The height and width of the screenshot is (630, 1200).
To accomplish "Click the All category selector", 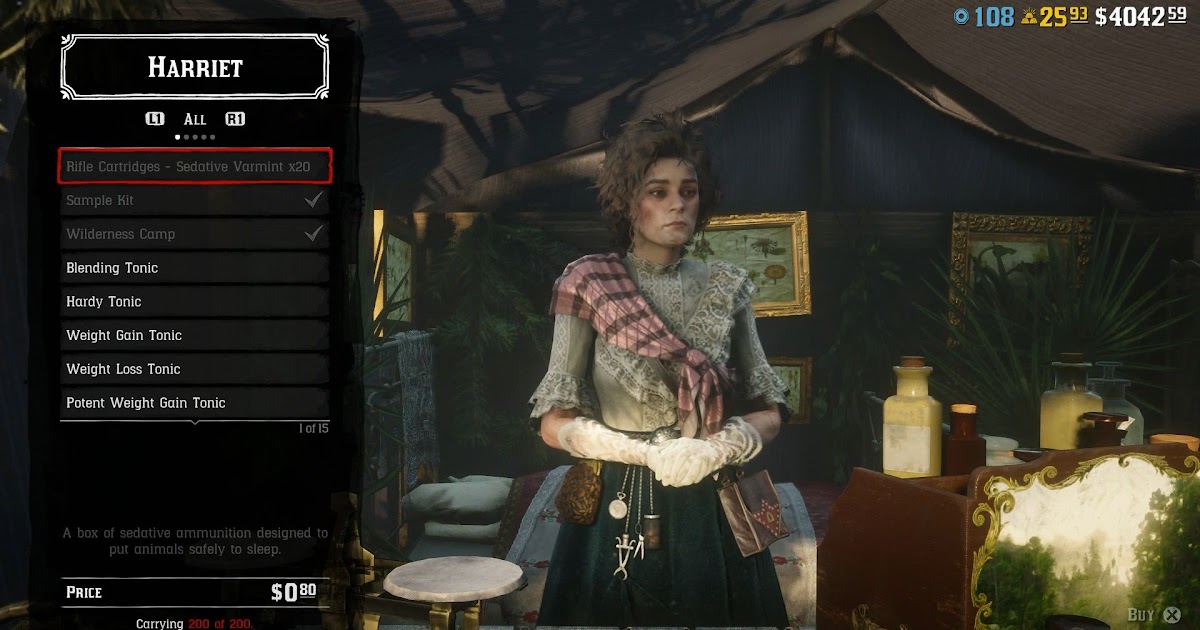I will pyautogui.click(x=195, y=119).
